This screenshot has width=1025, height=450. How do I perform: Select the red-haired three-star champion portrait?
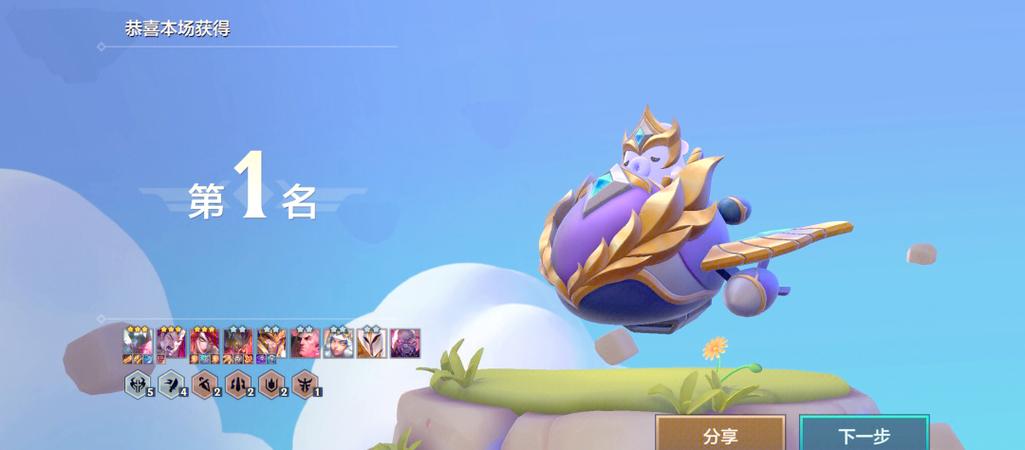(204, 343)
